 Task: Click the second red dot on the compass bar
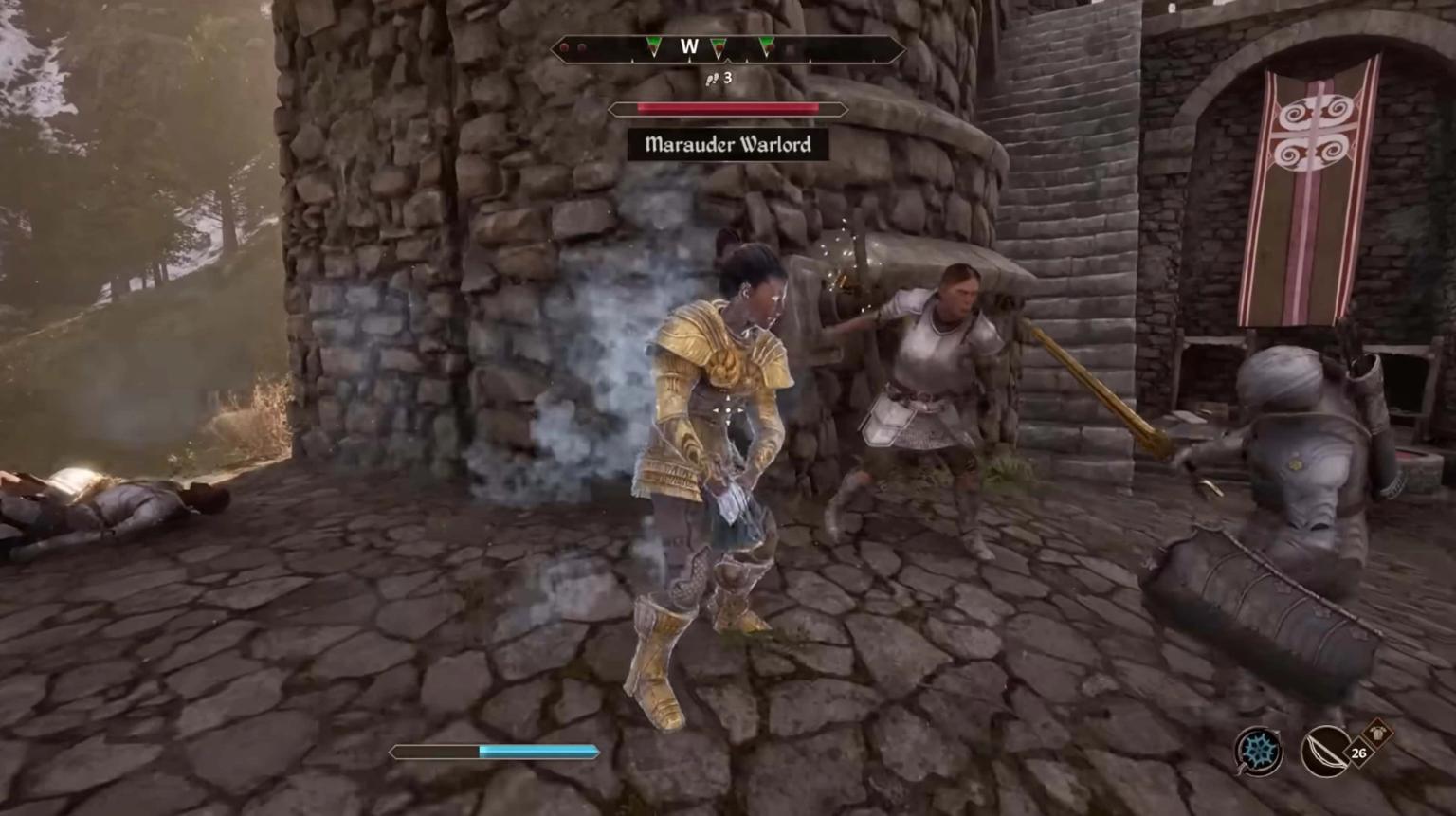click(x=583, y=46)
